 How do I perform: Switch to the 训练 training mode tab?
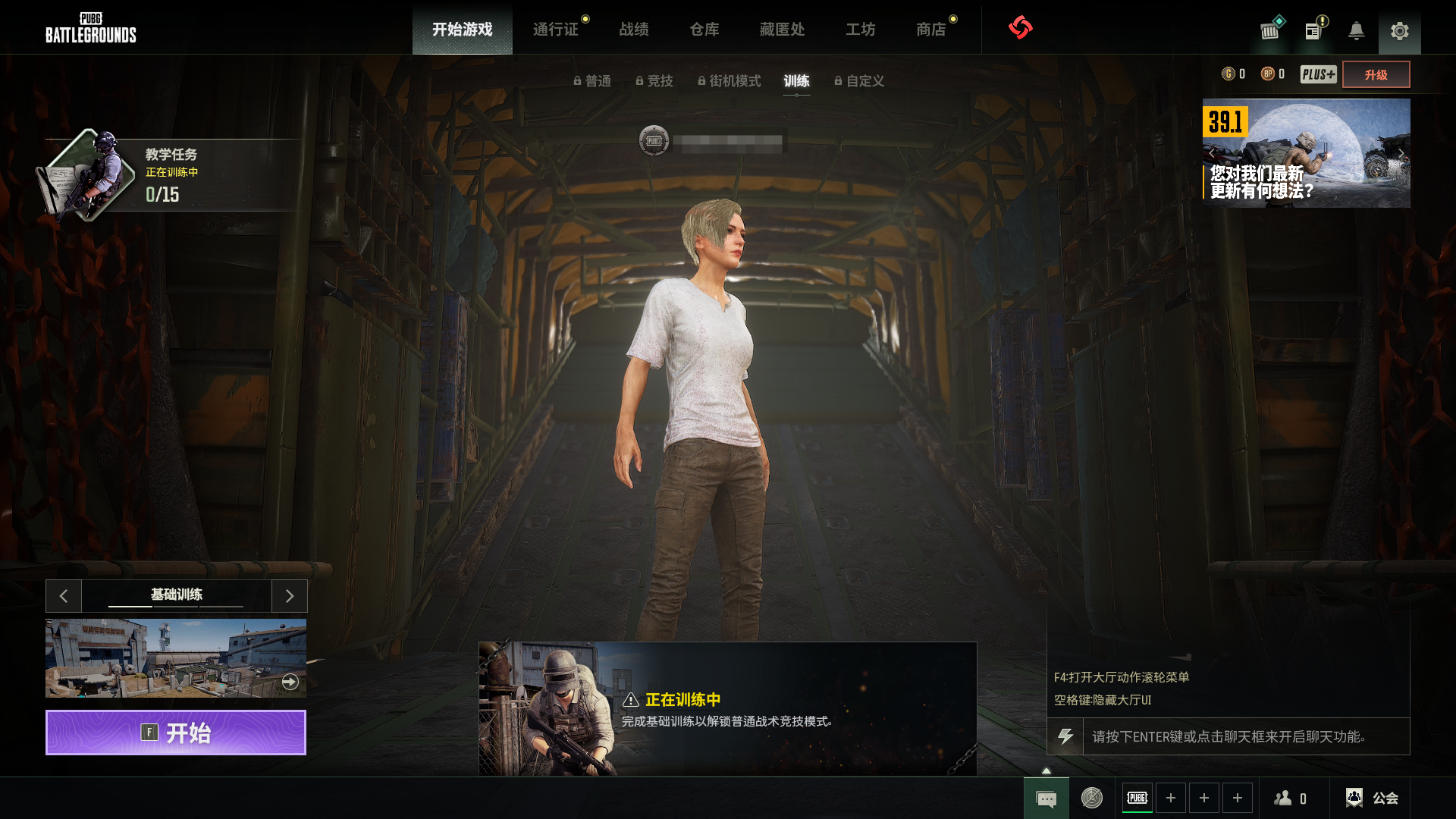[796, 81]
